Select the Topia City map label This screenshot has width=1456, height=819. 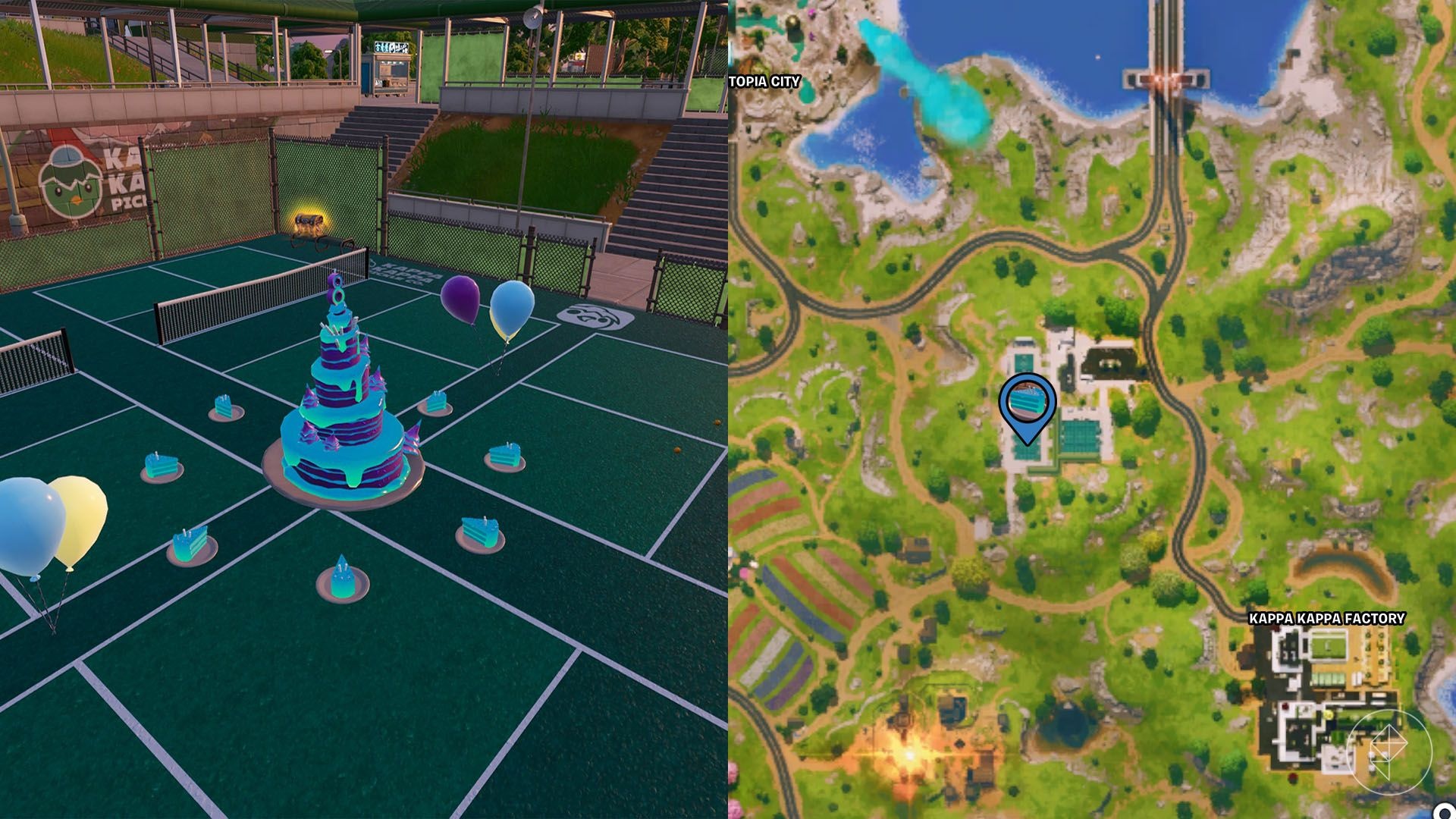pos(764,82)
